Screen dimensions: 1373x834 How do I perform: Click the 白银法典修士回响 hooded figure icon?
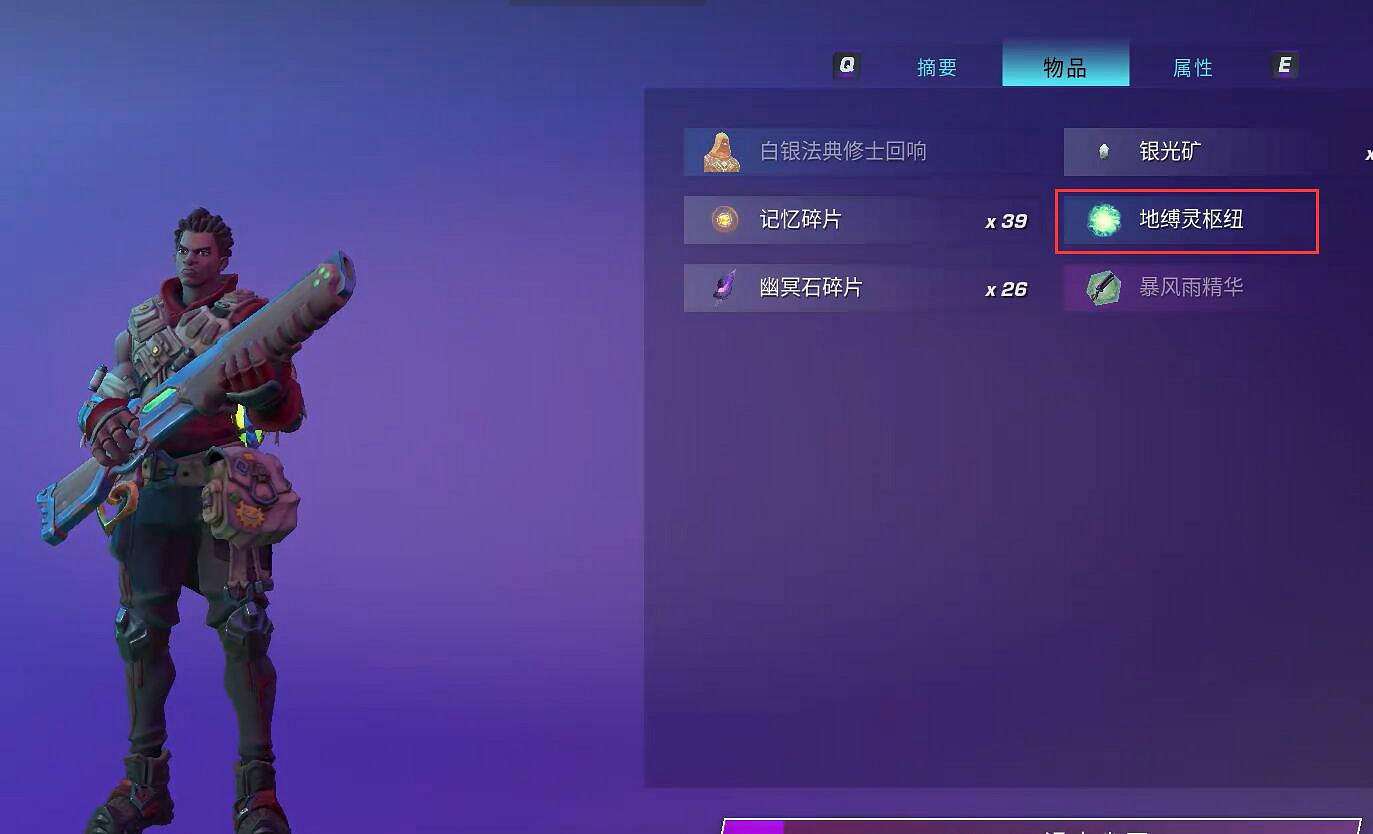tap(722, 152)
